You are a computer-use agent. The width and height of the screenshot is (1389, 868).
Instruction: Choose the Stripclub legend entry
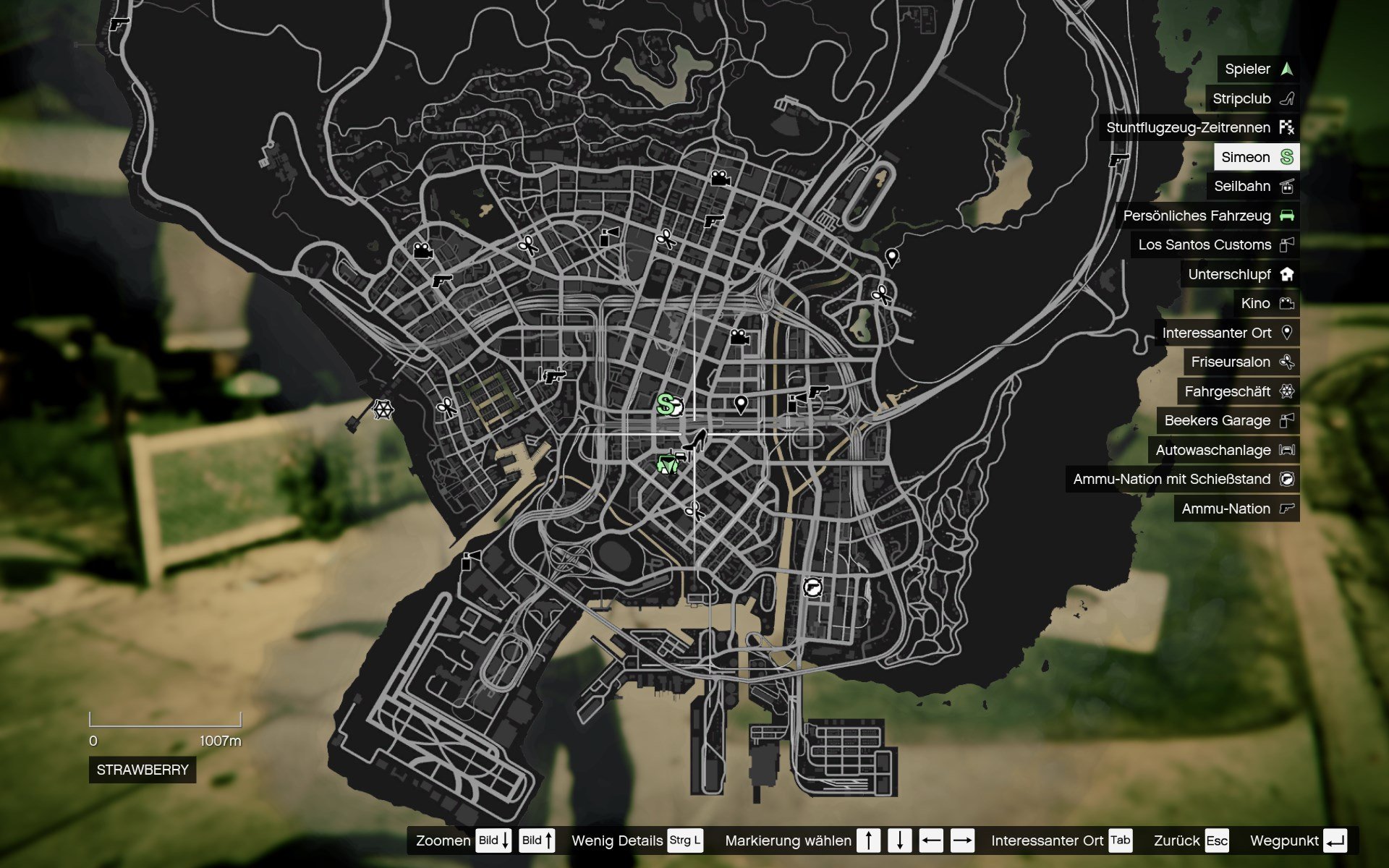point(1252,99)
